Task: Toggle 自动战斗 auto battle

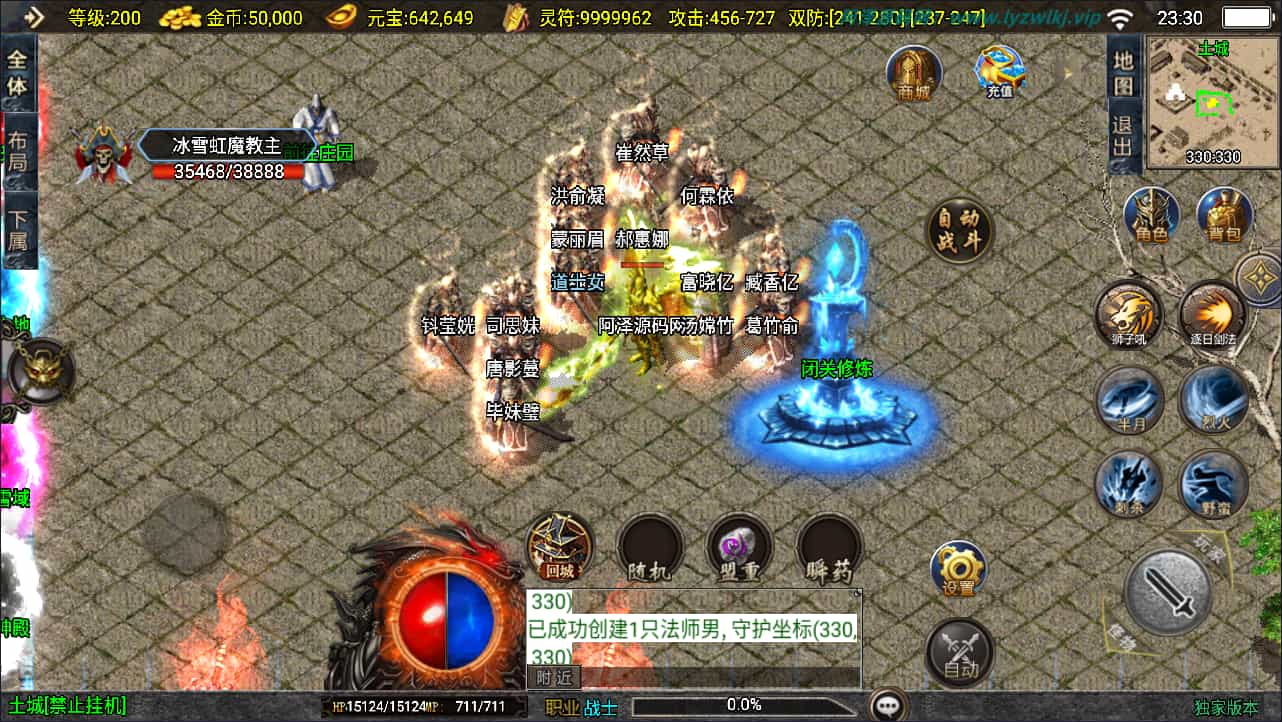Action: 959,231
